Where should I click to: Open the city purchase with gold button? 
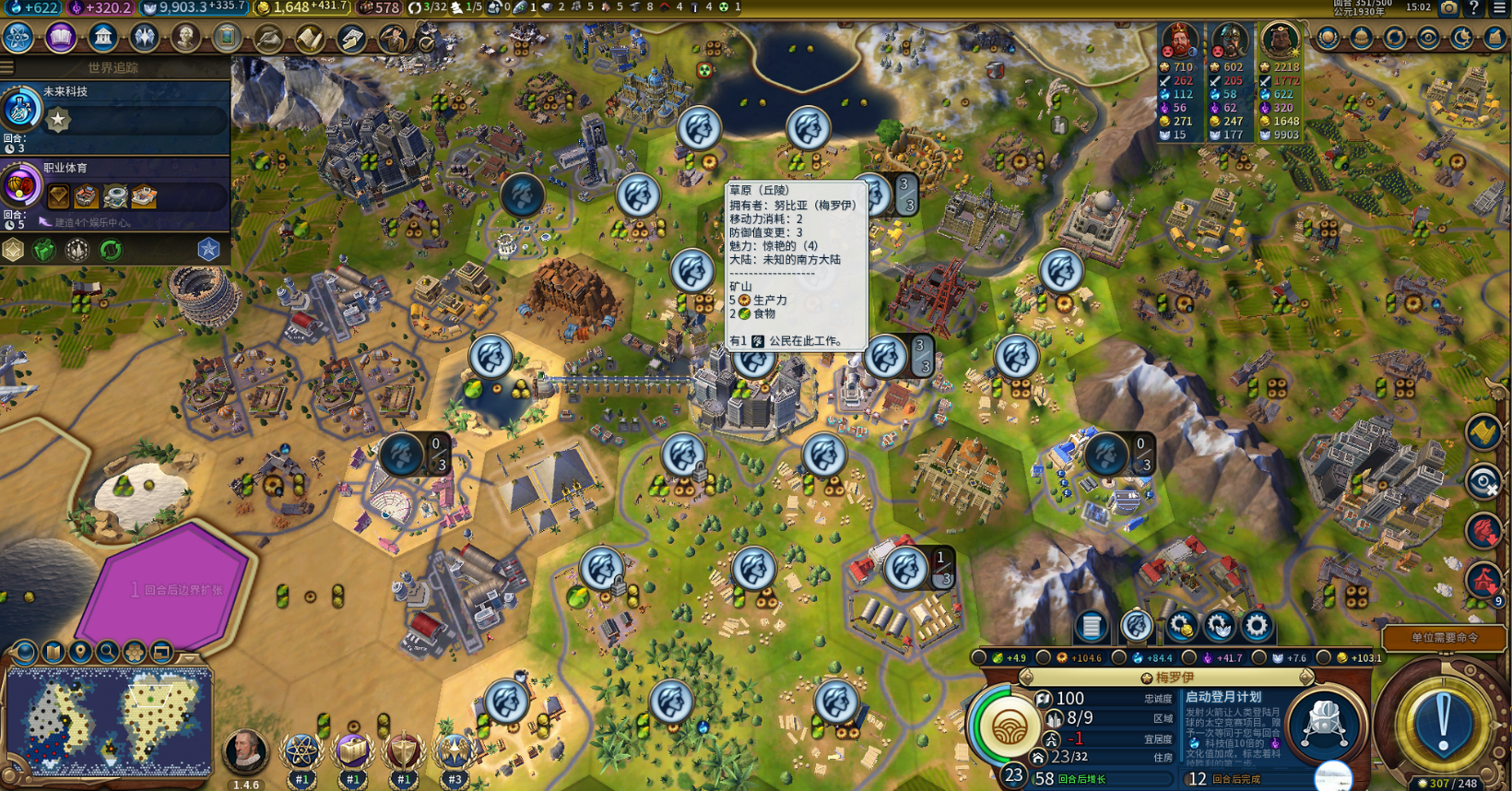pyautogui.click(x=1181, y=626)
